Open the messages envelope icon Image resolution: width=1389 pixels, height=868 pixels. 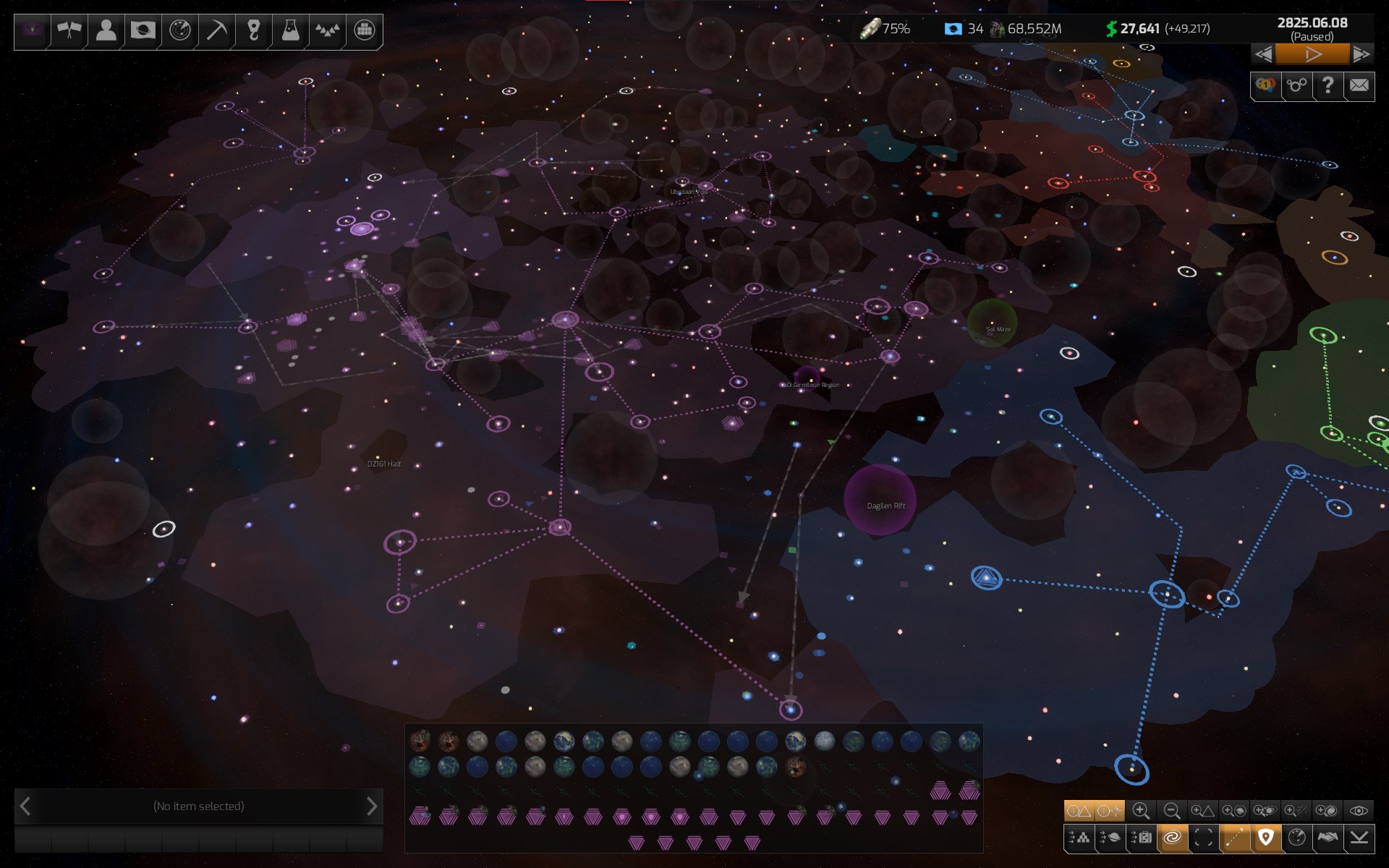pyautogui.click(x=1359, y=86)
